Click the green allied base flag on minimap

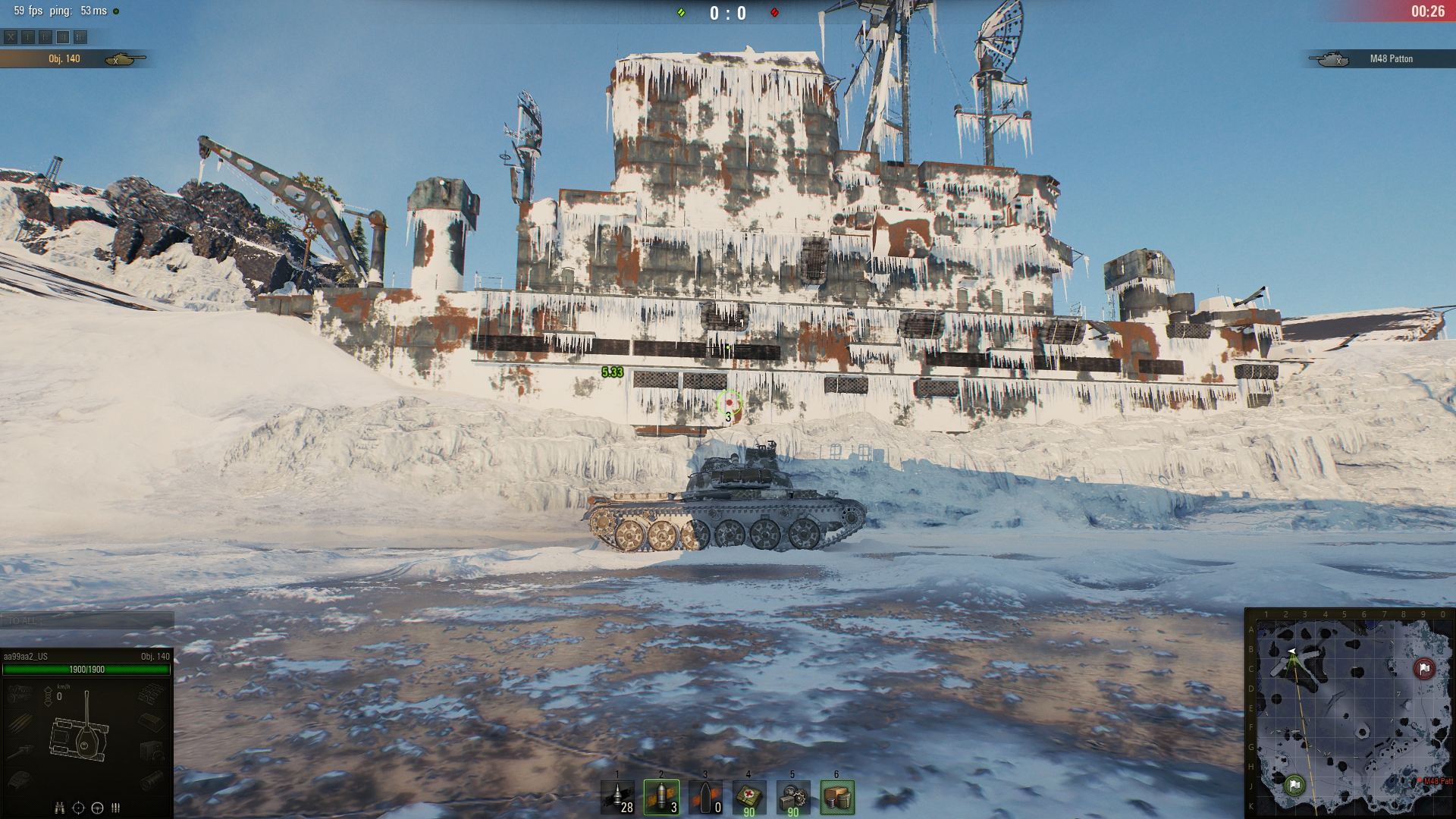1294,784
